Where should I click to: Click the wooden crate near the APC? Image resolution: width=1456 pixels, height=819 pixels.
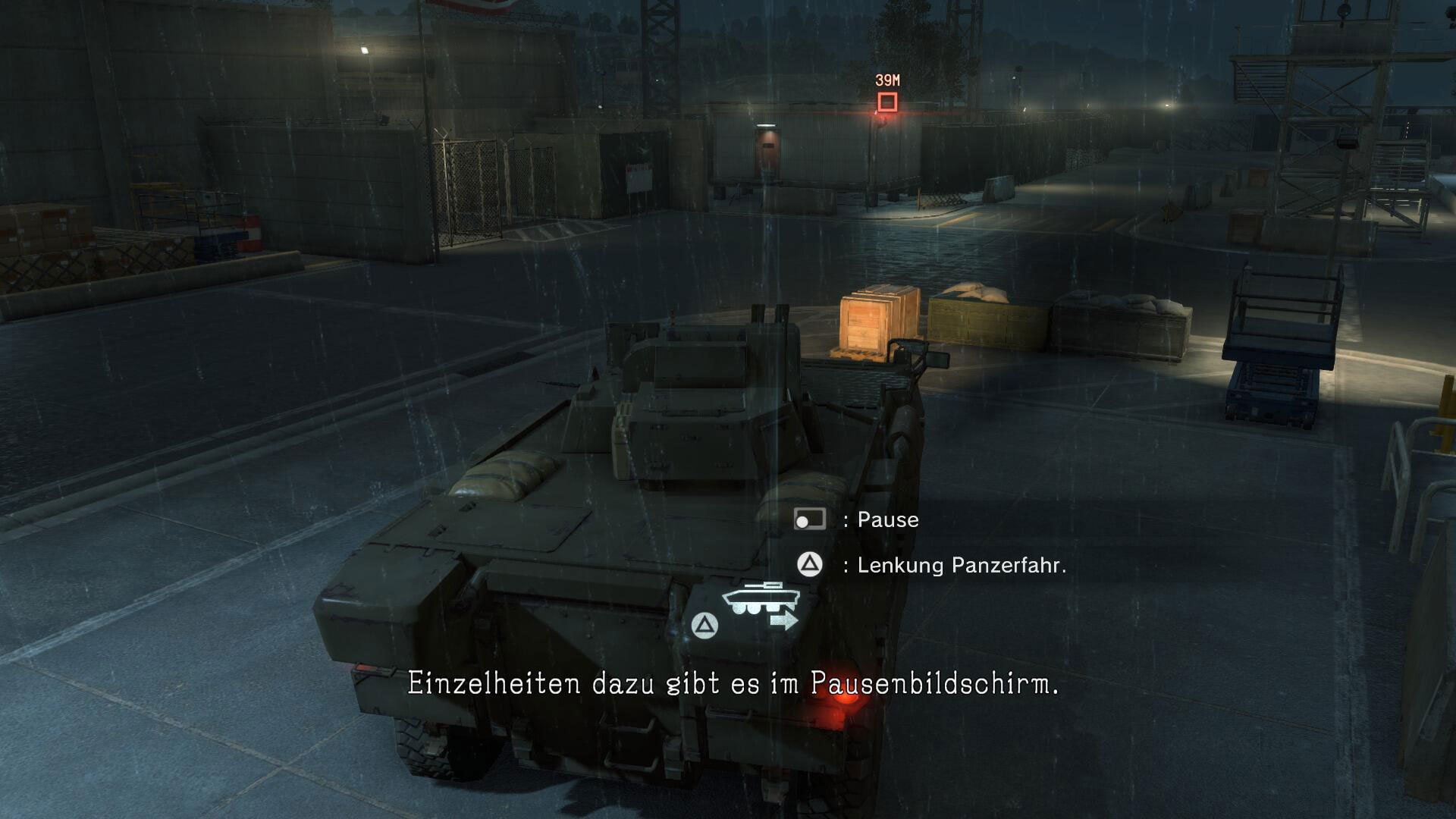pos(880,322)
